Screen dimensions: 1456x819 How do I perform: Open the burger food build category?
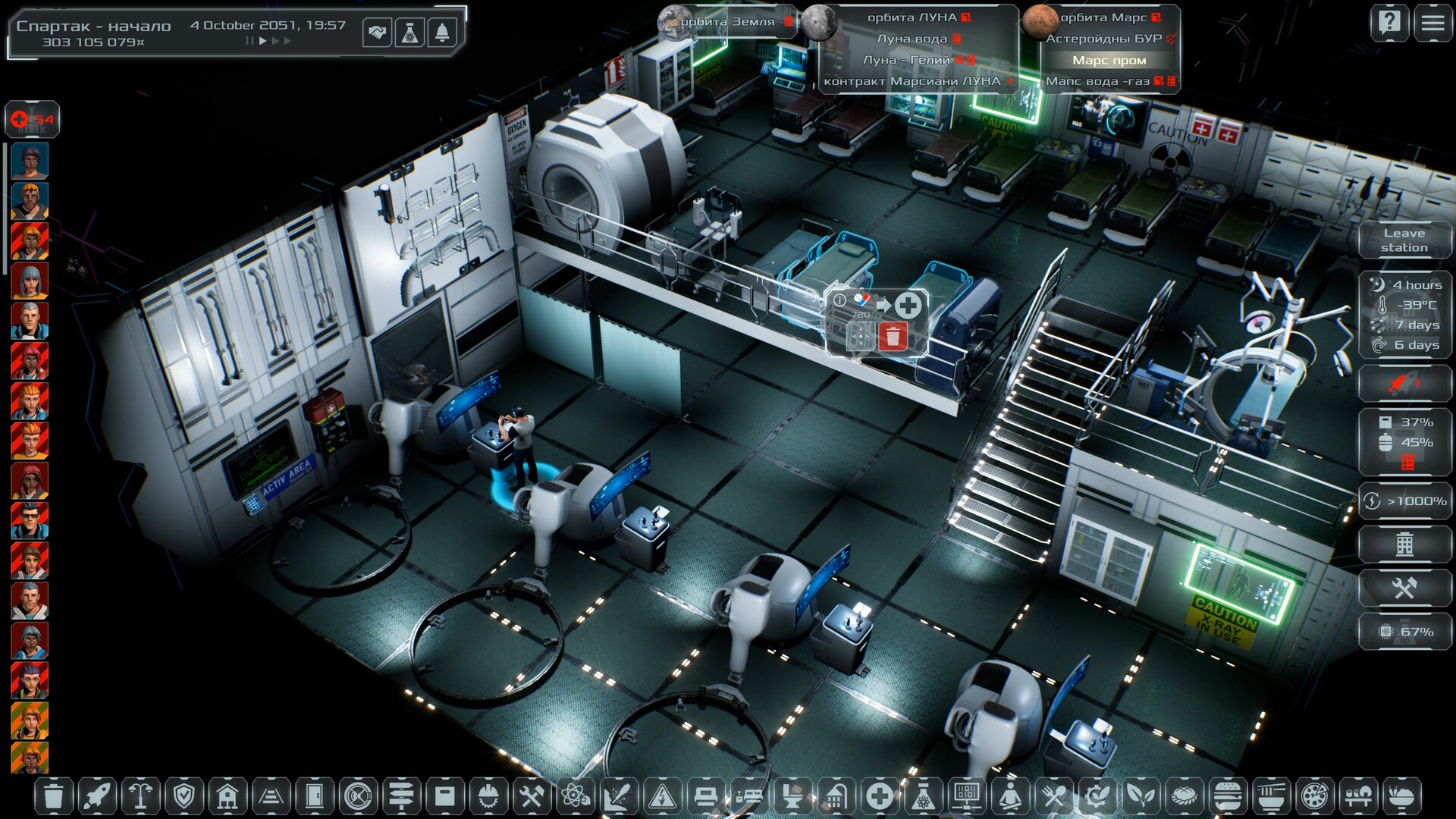point(1227,796)
